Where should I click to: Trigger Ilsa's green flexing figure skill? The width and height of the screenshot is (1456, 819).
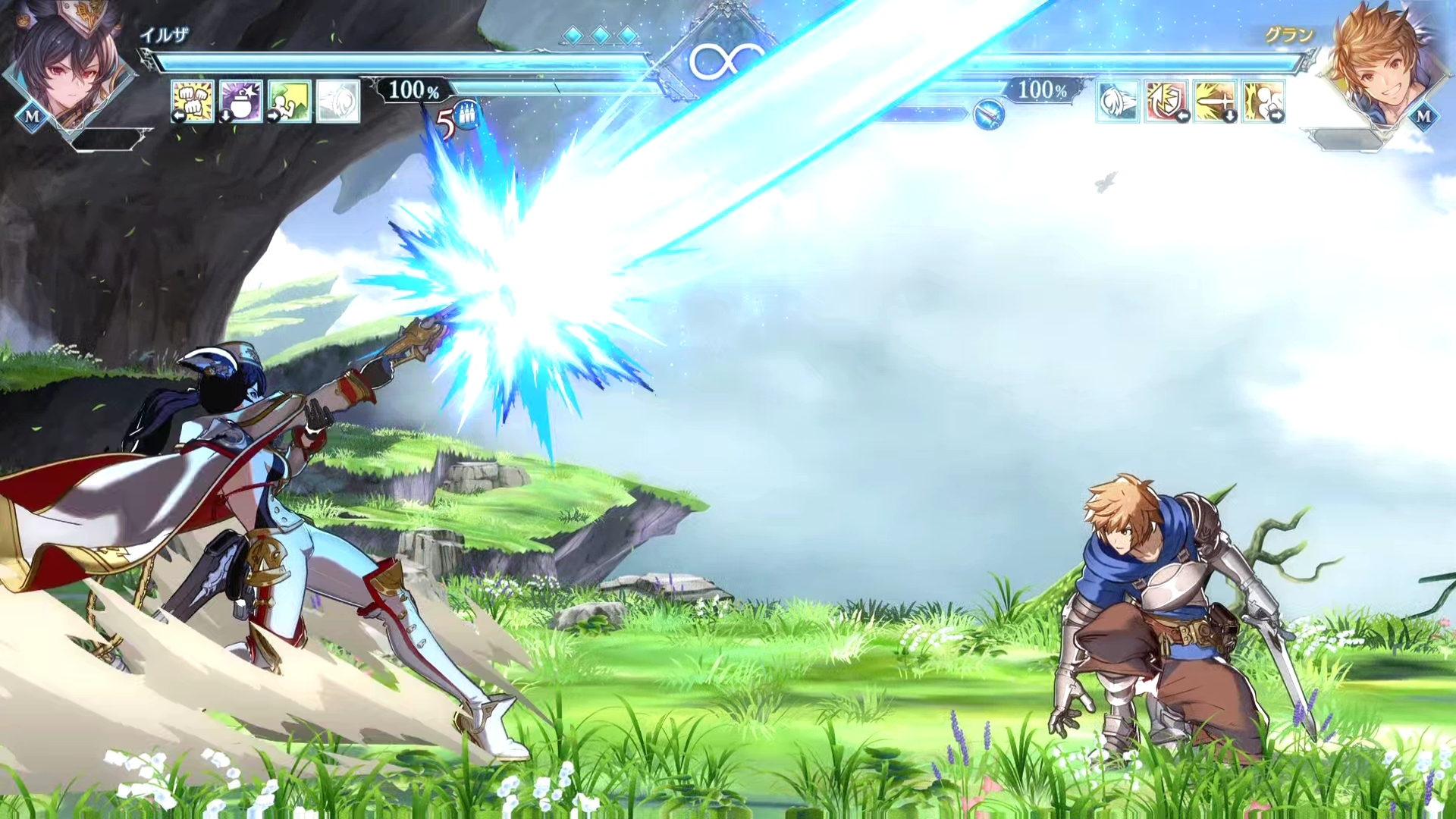[289, 100]
